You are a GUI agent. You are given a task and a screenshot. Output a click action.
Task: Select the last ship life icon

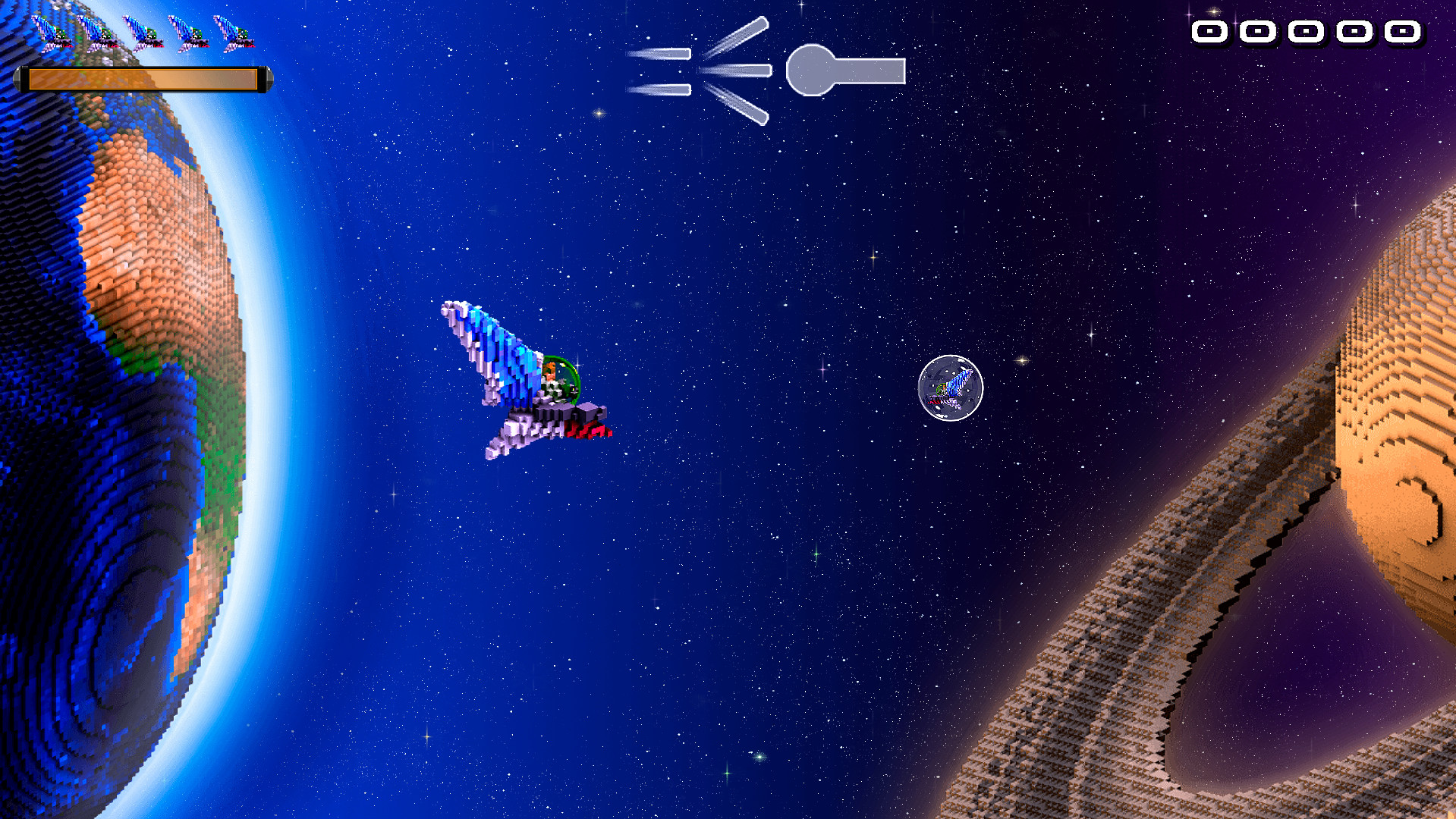[x=237, y=34]
